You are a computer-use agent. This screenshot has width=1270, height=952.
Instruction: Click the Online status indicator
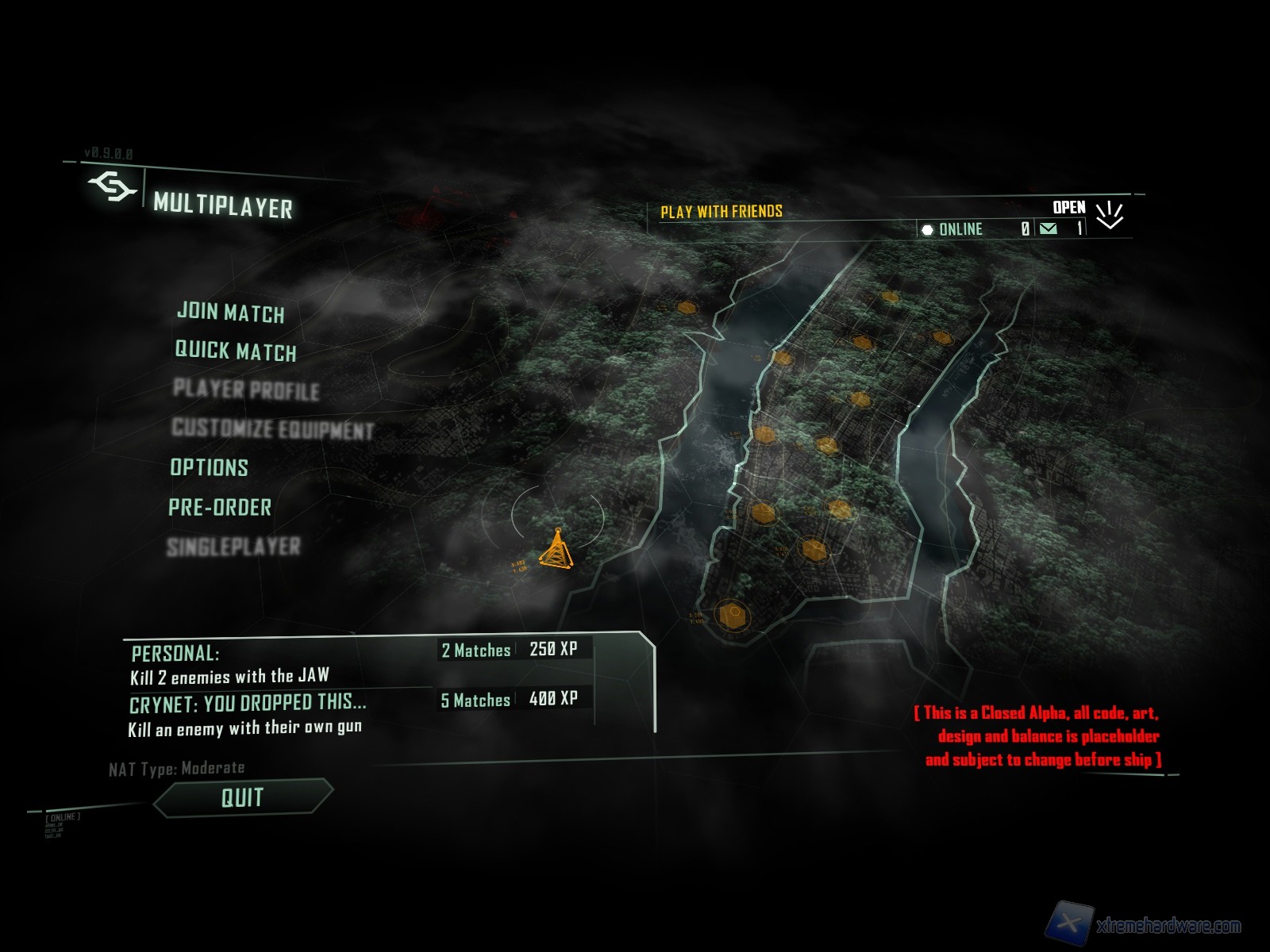tap(952, 229)
